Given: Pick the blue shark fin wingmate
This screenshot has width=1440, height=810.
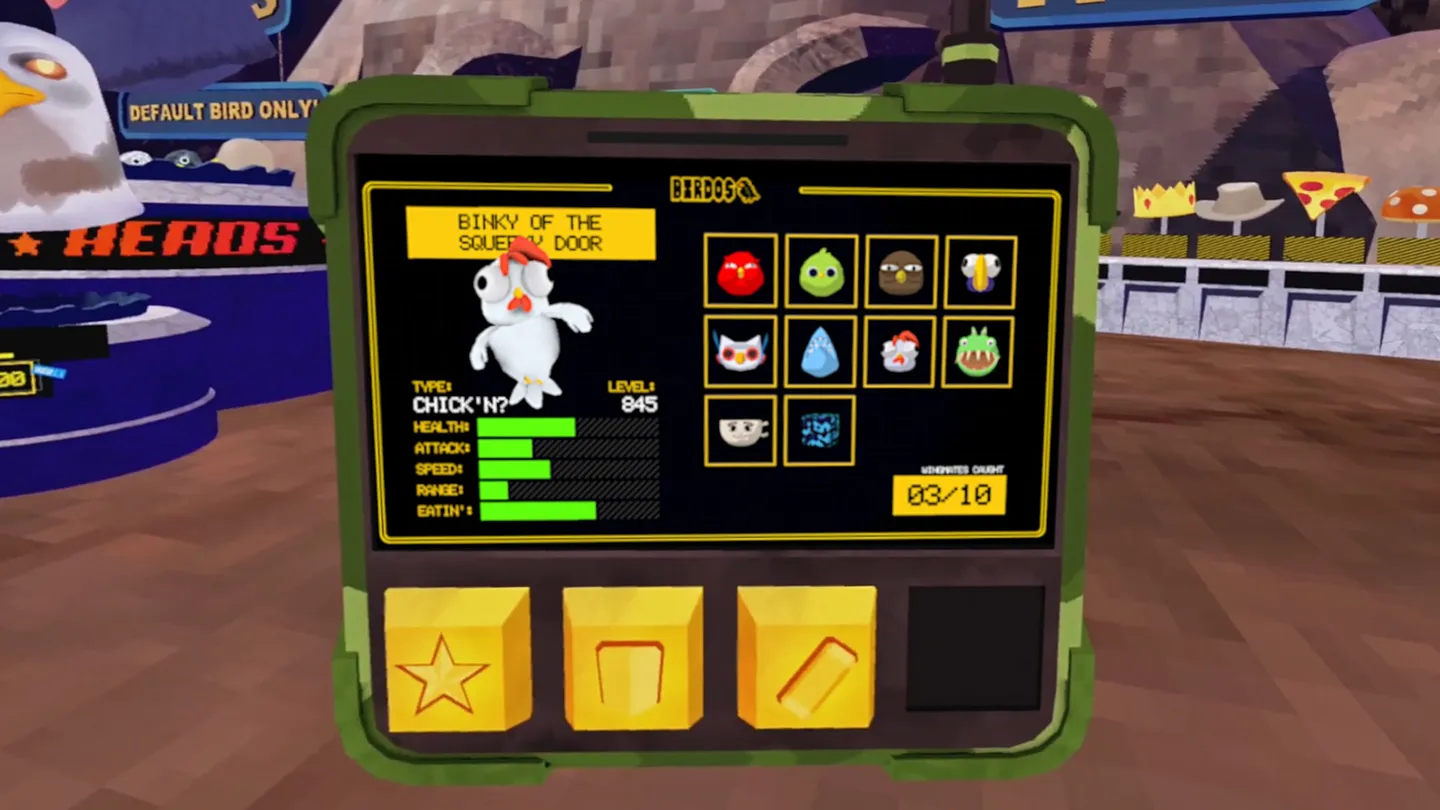Looking at the screenshot, I should pos(820,351).
